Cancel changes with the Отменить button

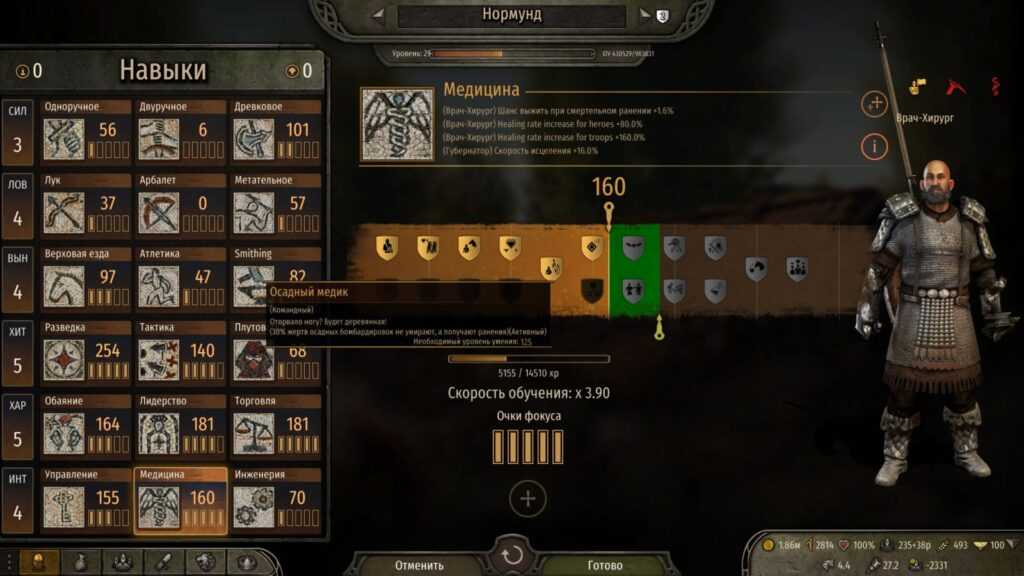tap(419, 565)
